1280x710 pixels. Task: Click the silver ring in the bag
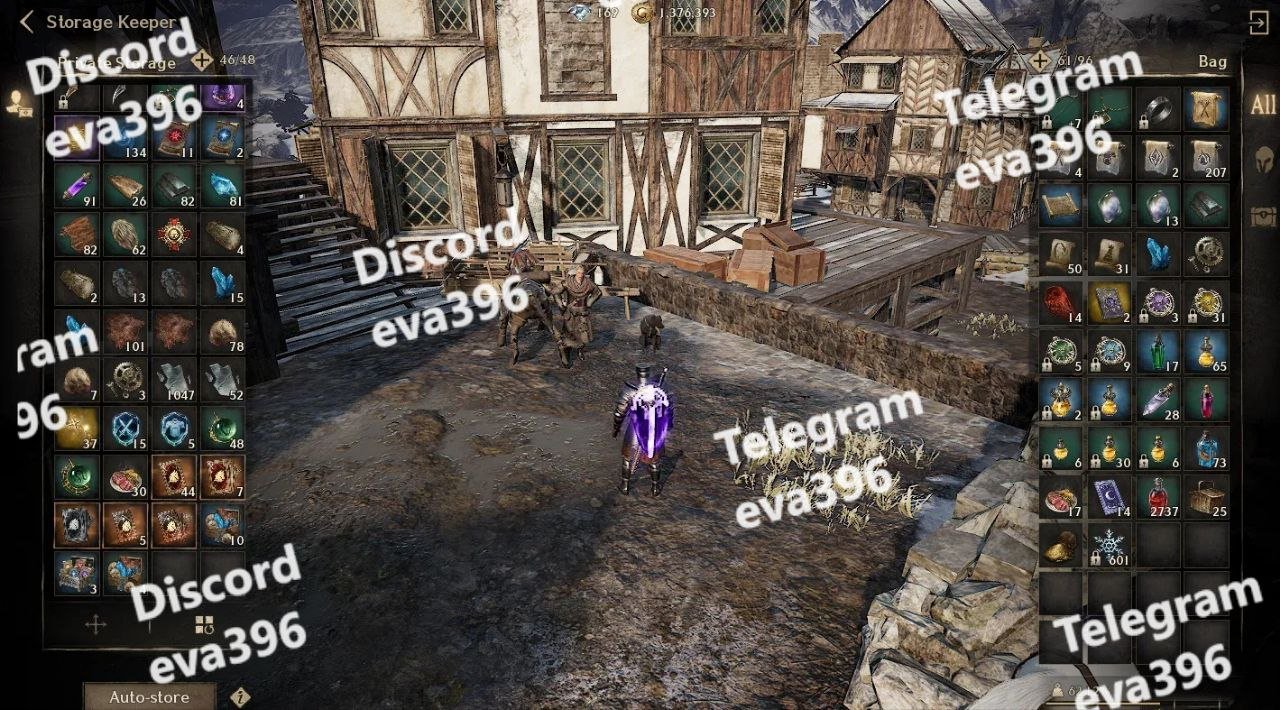click(x=1158, y=108)
